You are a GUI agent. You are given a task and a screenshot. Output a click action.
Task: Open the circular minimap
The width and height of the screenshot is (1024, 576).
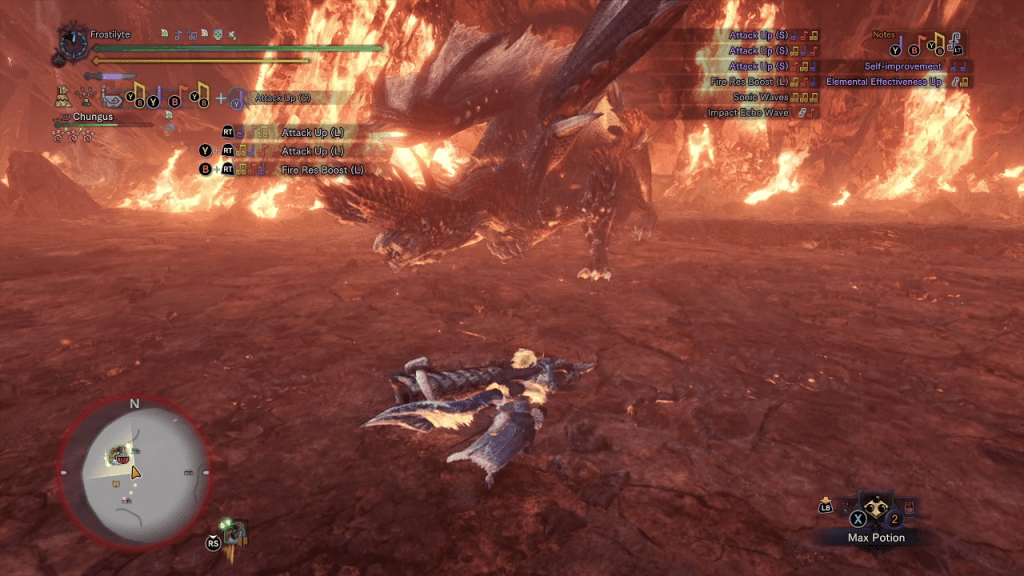click(134, 471)
